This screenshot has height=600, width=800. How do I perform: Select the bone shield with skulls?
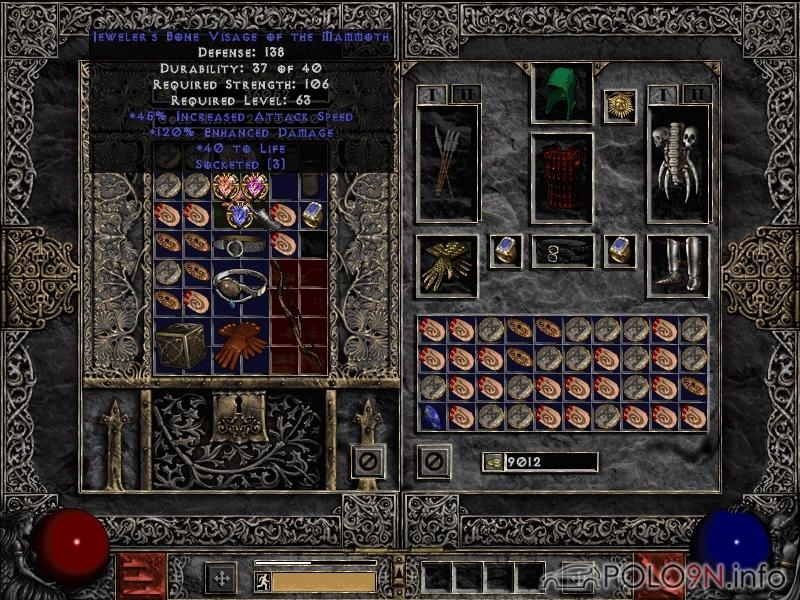(x=677, y=161)
